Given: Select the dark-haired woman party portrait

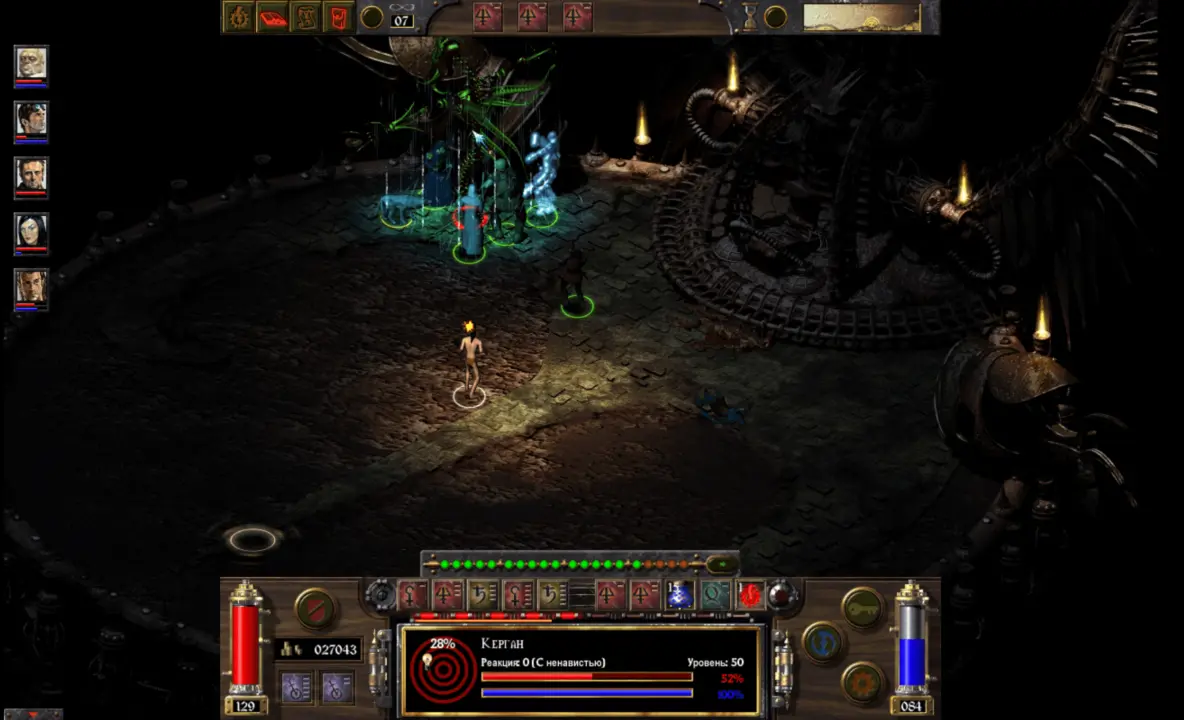Looking at the screenshot, I should coord(31,232).
